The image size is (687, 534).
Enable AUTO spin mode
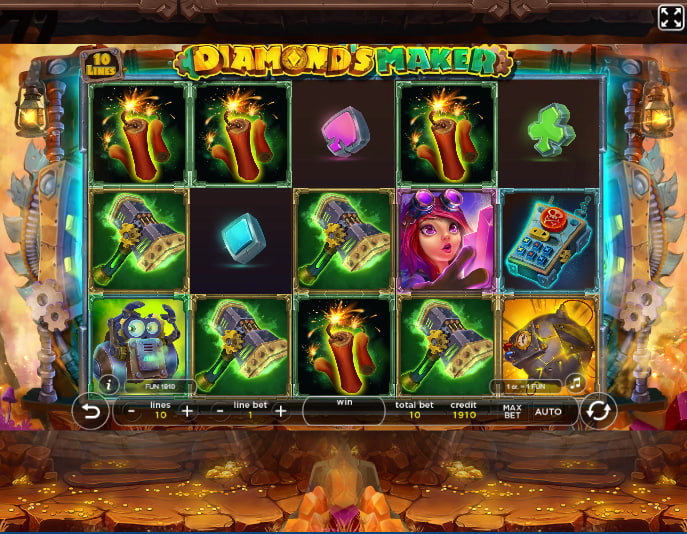tap(548, 411)
